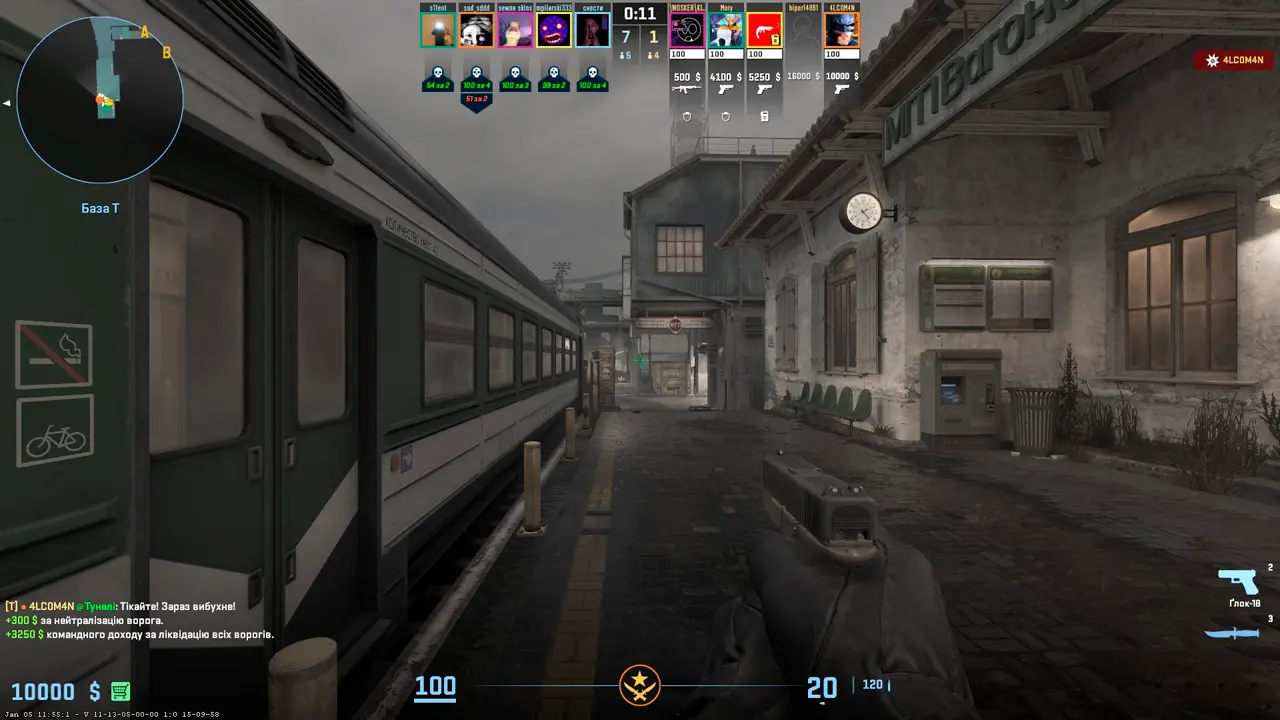
Task: Click the terrorist team emblem at the bottom
Action: (639, 686)
